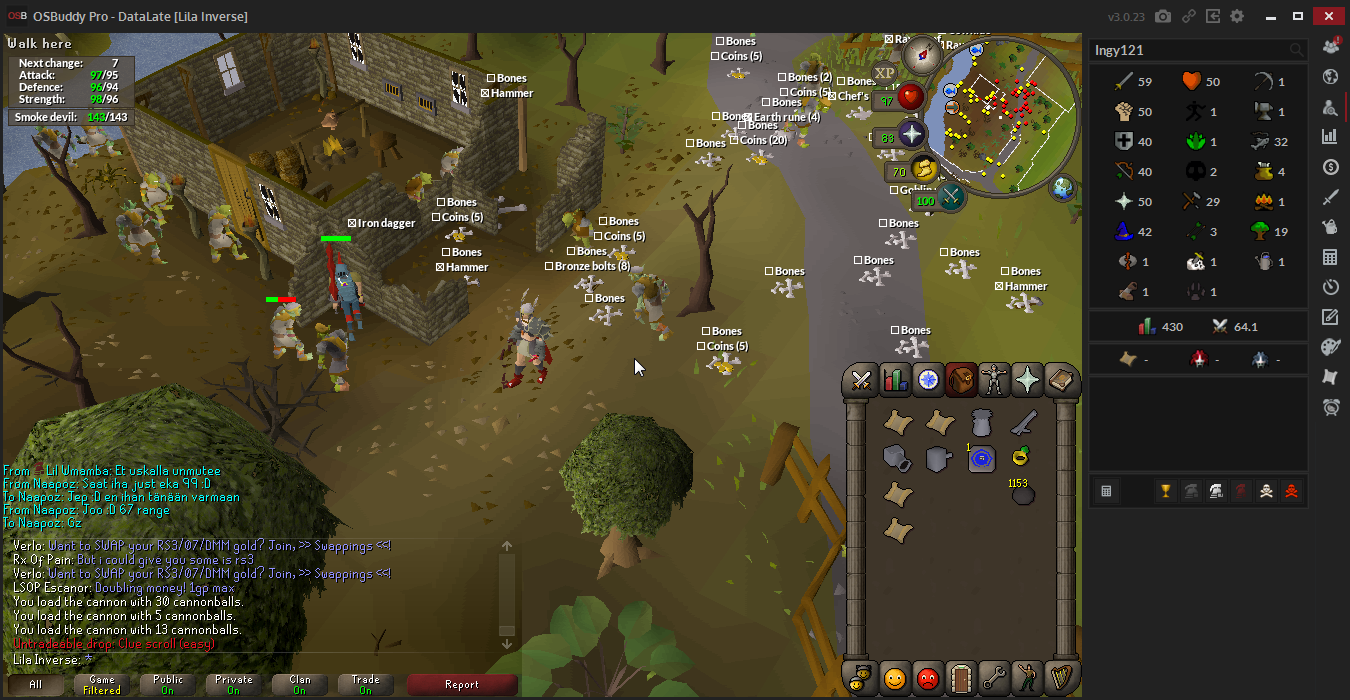The width and height of the screenshot is (1350, 700).
Task: Open the wrench Options tab
Action: click(x=993, y=678)
